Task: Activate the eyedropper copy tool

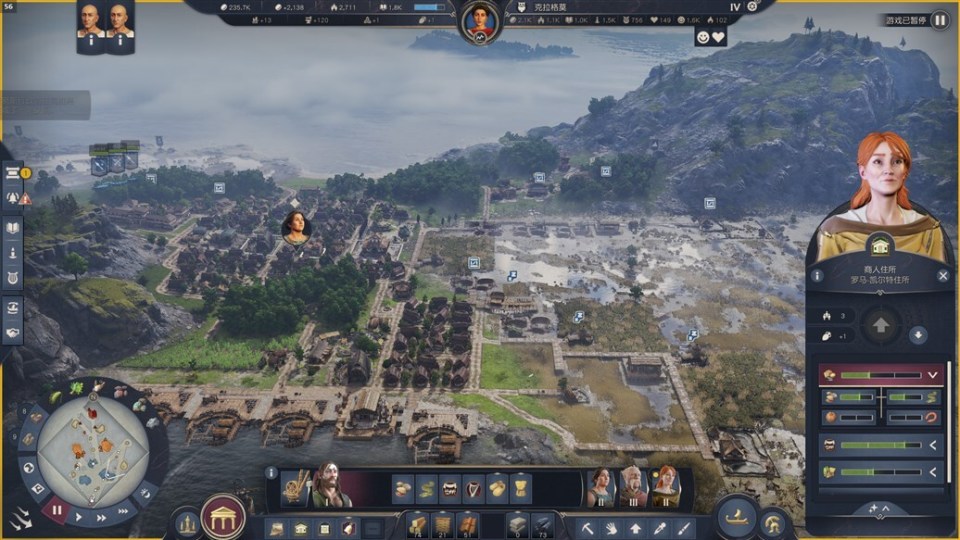Action: [660, 527]
